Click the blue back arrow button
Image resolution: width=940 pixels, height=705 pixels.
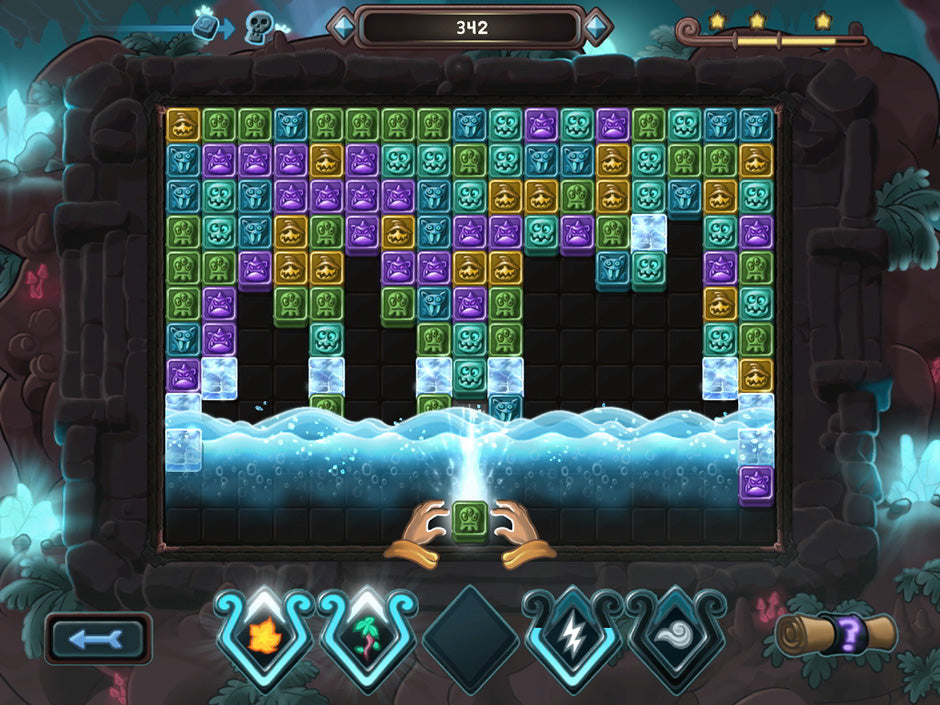click(x=98, y=638)
